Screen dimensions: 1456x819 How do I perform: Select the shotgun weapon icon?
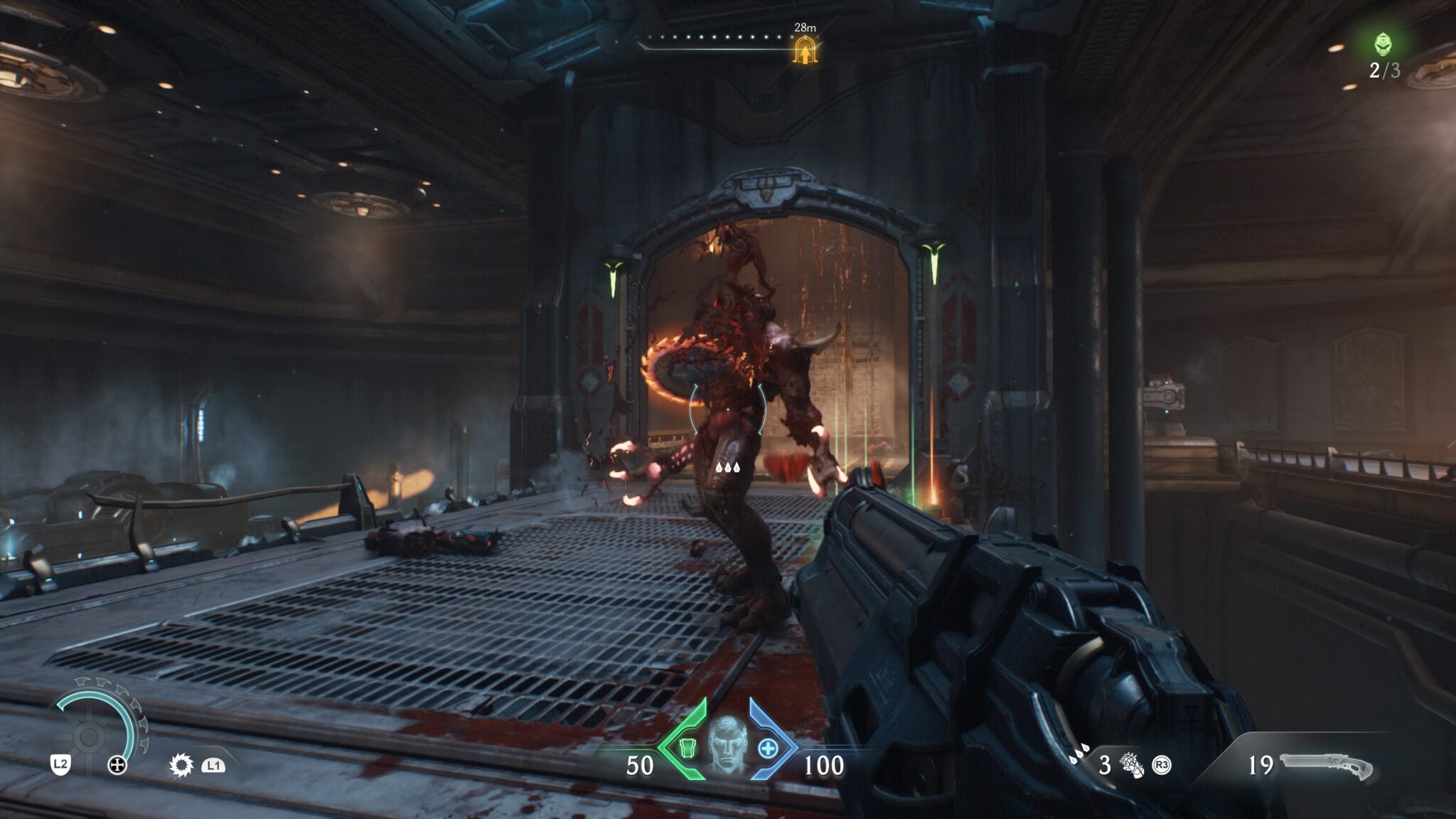1326,766
